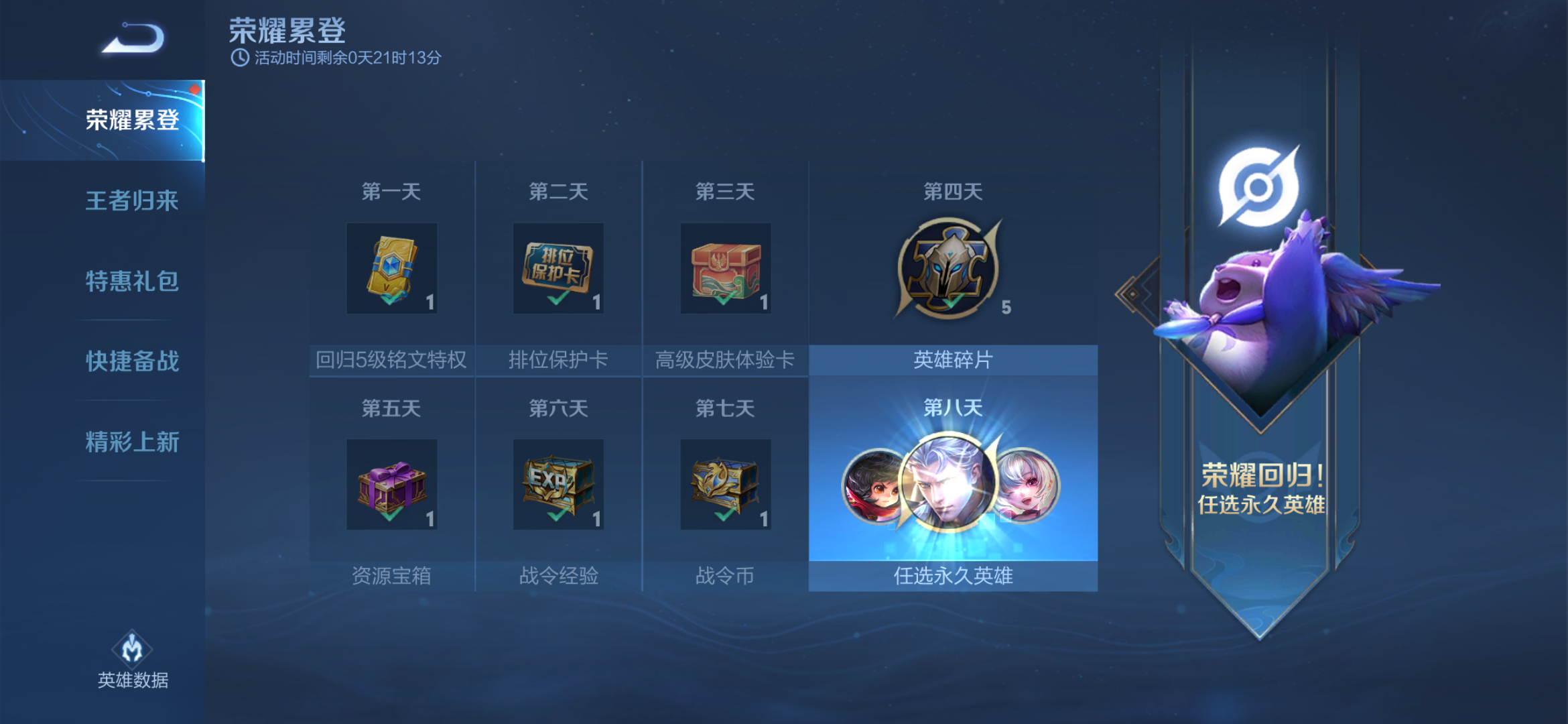Image resolution: width=1568 pixels, height=724 pixels.
Task: Go to 精彩上新 from the side menu
Action: point(131,441)
